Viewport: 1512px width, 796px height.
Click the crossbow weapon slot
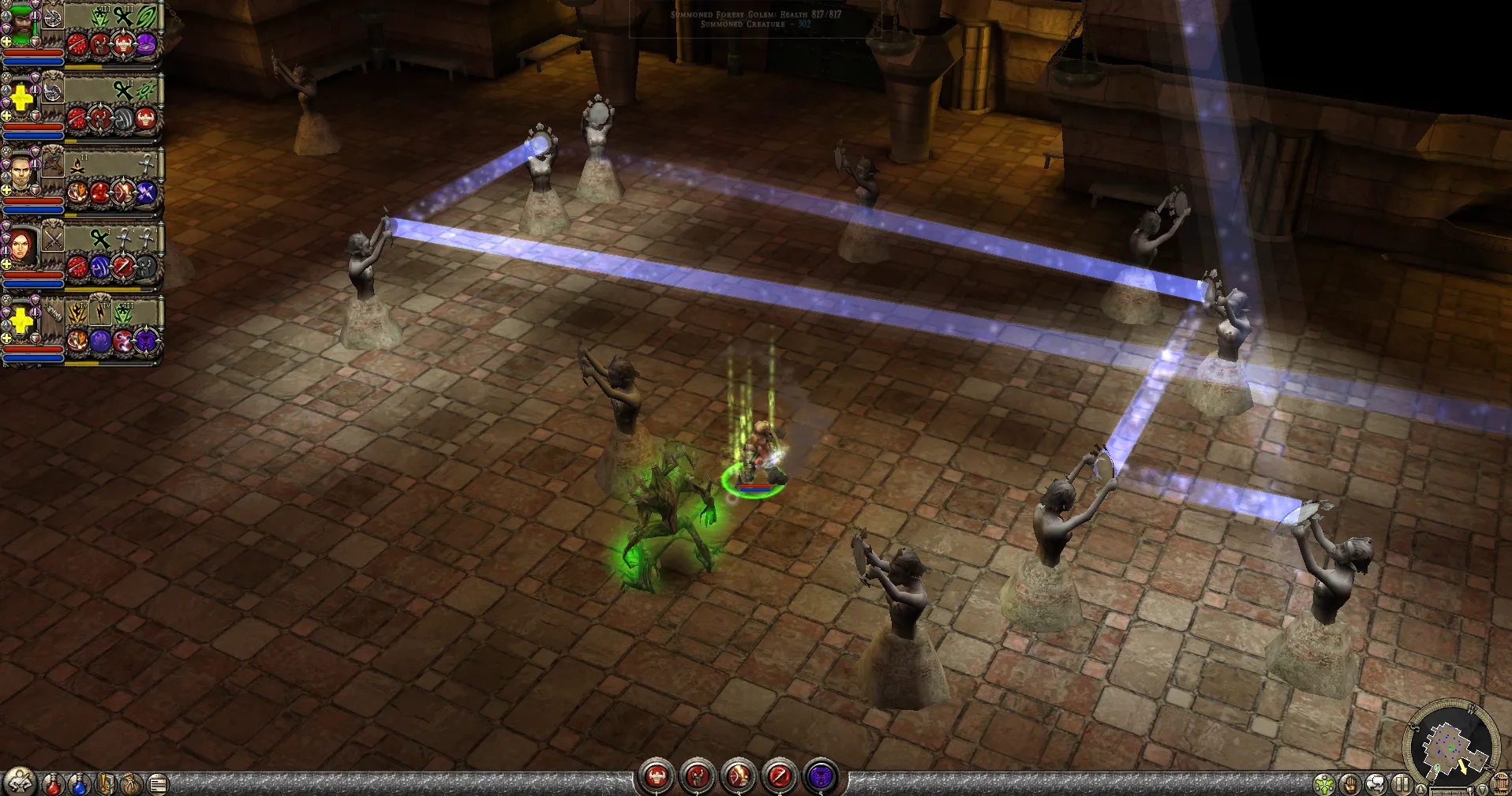click(x=53, y=165)
